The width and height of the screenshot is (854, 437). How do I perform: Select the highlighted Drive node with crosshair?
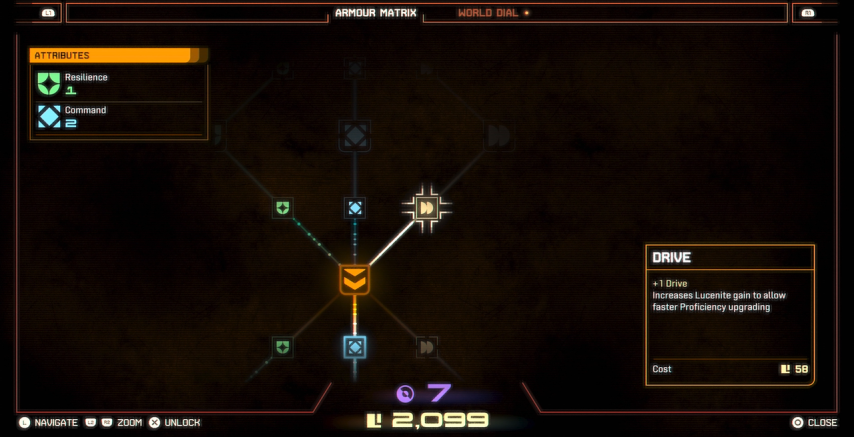pos(427,207)
